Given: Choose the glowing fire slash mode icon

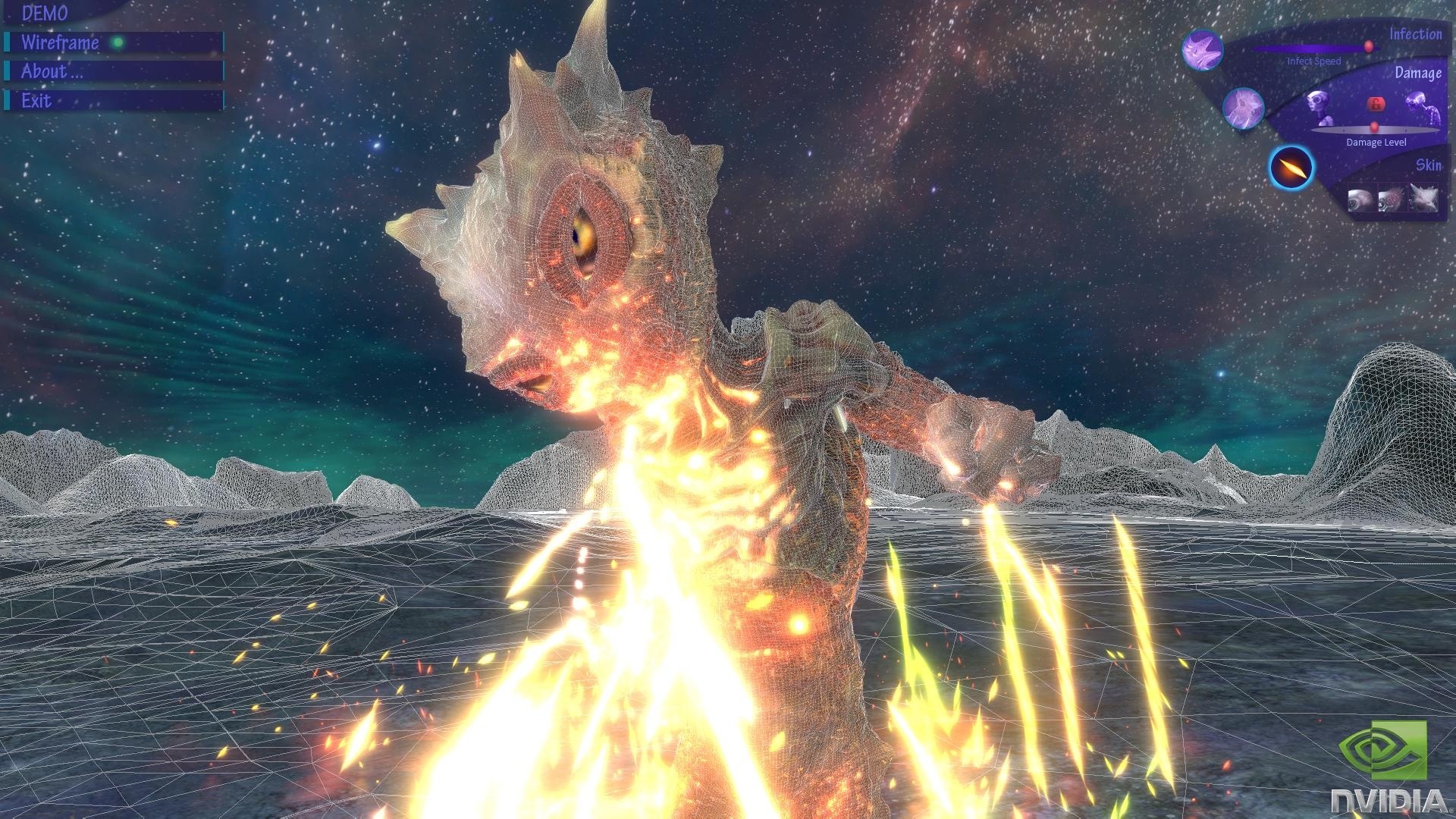Looking at the screenshot, I should pyautogui.click(x=1291, y=167).
